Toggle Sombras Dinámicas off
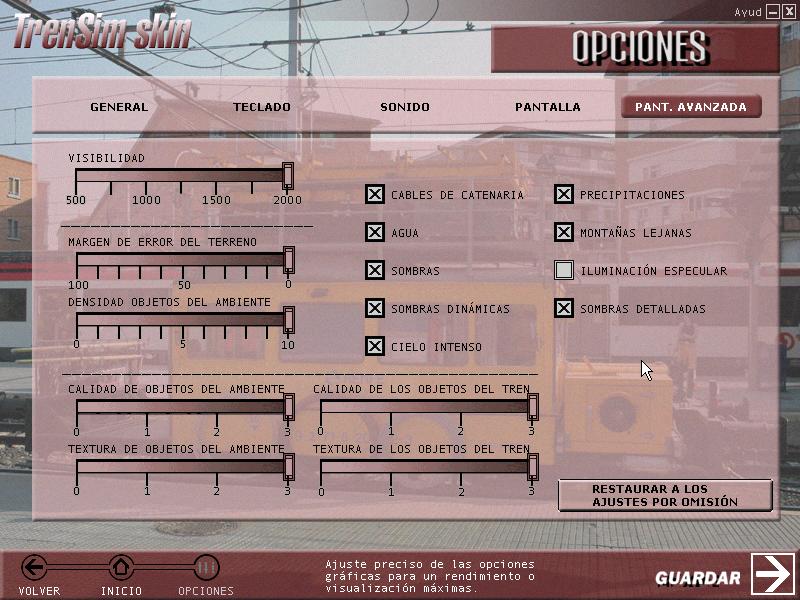 [x=374, y=309]
